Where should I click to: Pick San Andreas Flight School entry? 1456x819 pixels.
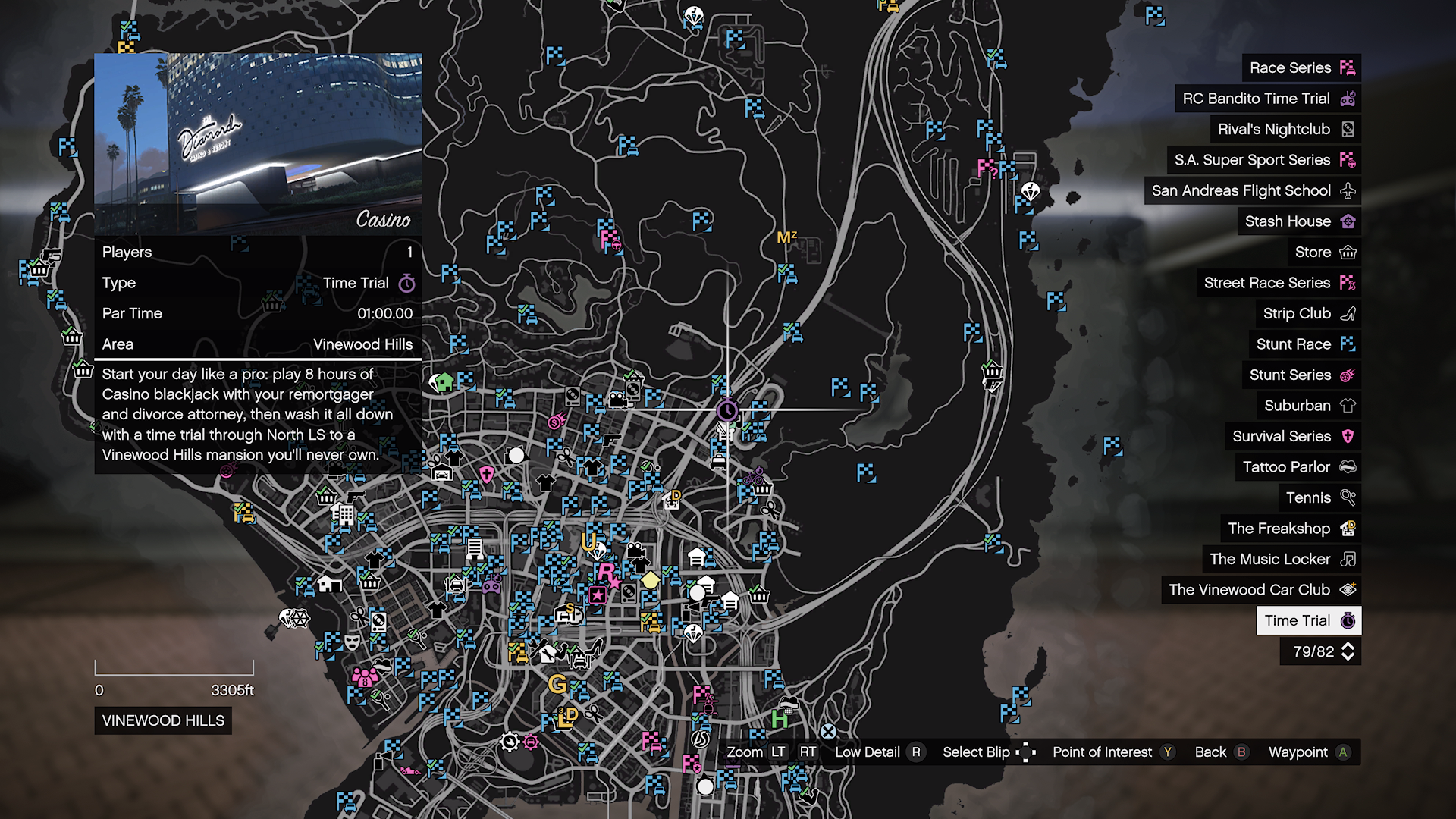[1251, 190]
